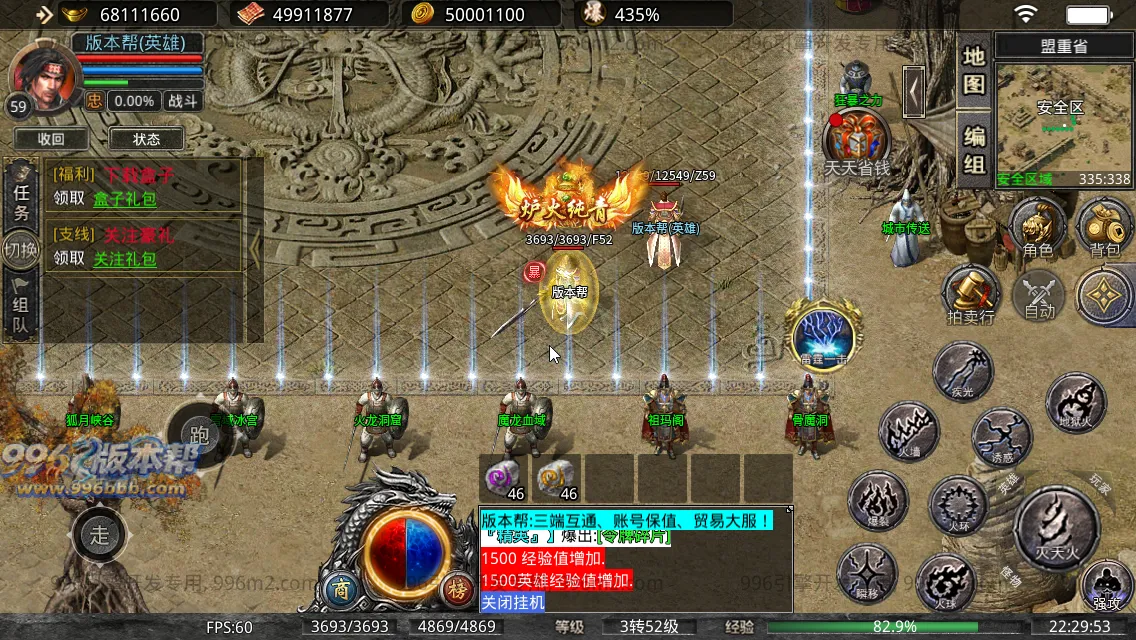Claim the 盒子礼包 gift pack link
The image size is (1136, 640).
125,199
